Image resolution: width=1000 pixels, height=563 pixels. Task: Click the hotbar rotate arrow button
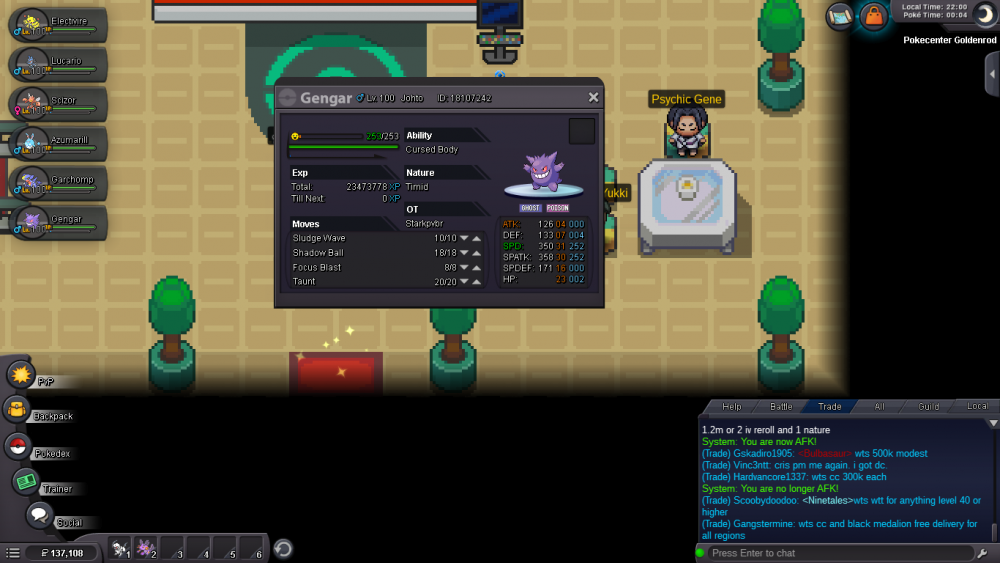pyautogui.click(x=283, y=549)
